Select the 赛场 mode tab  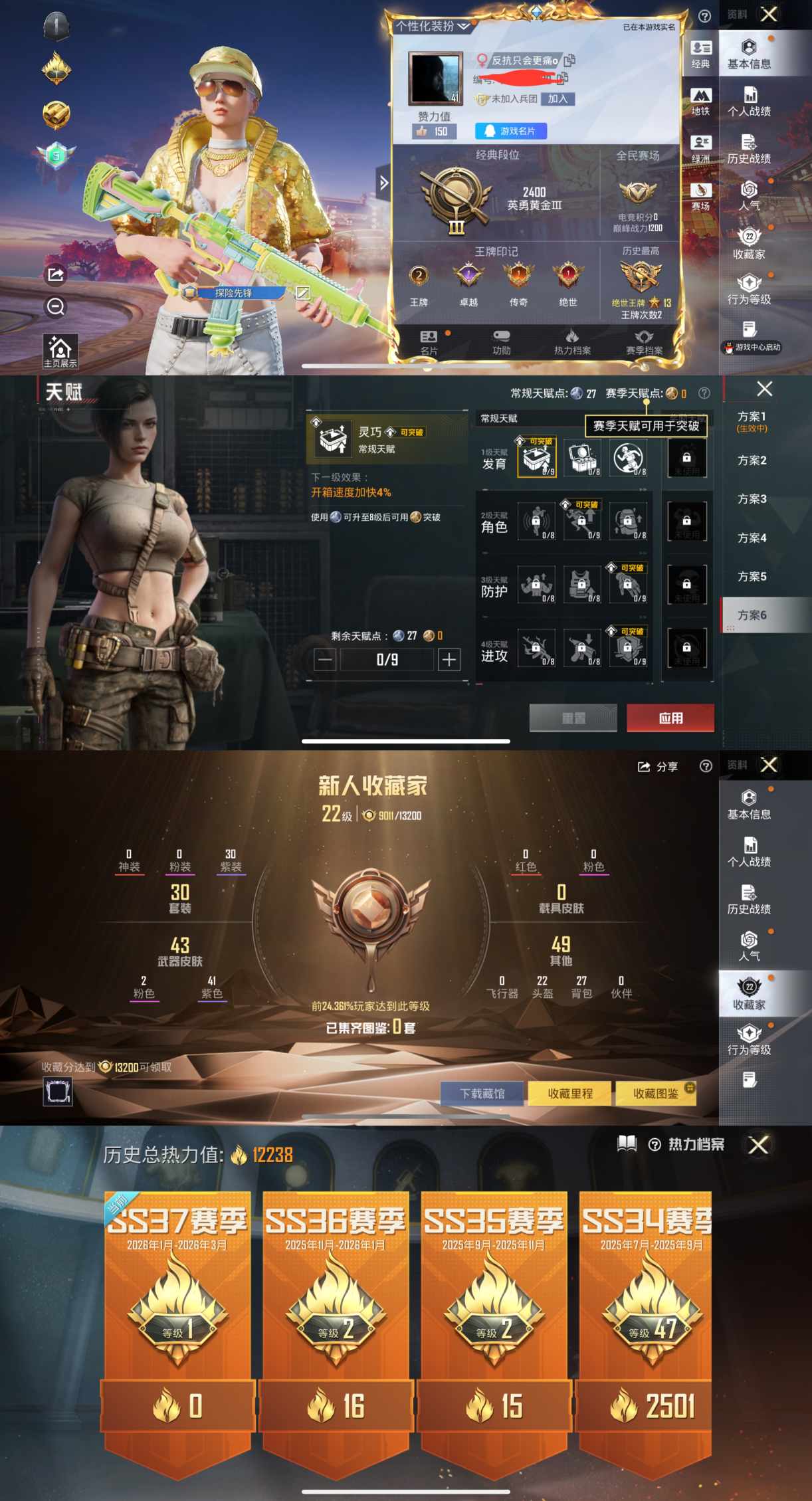[700, 197]
